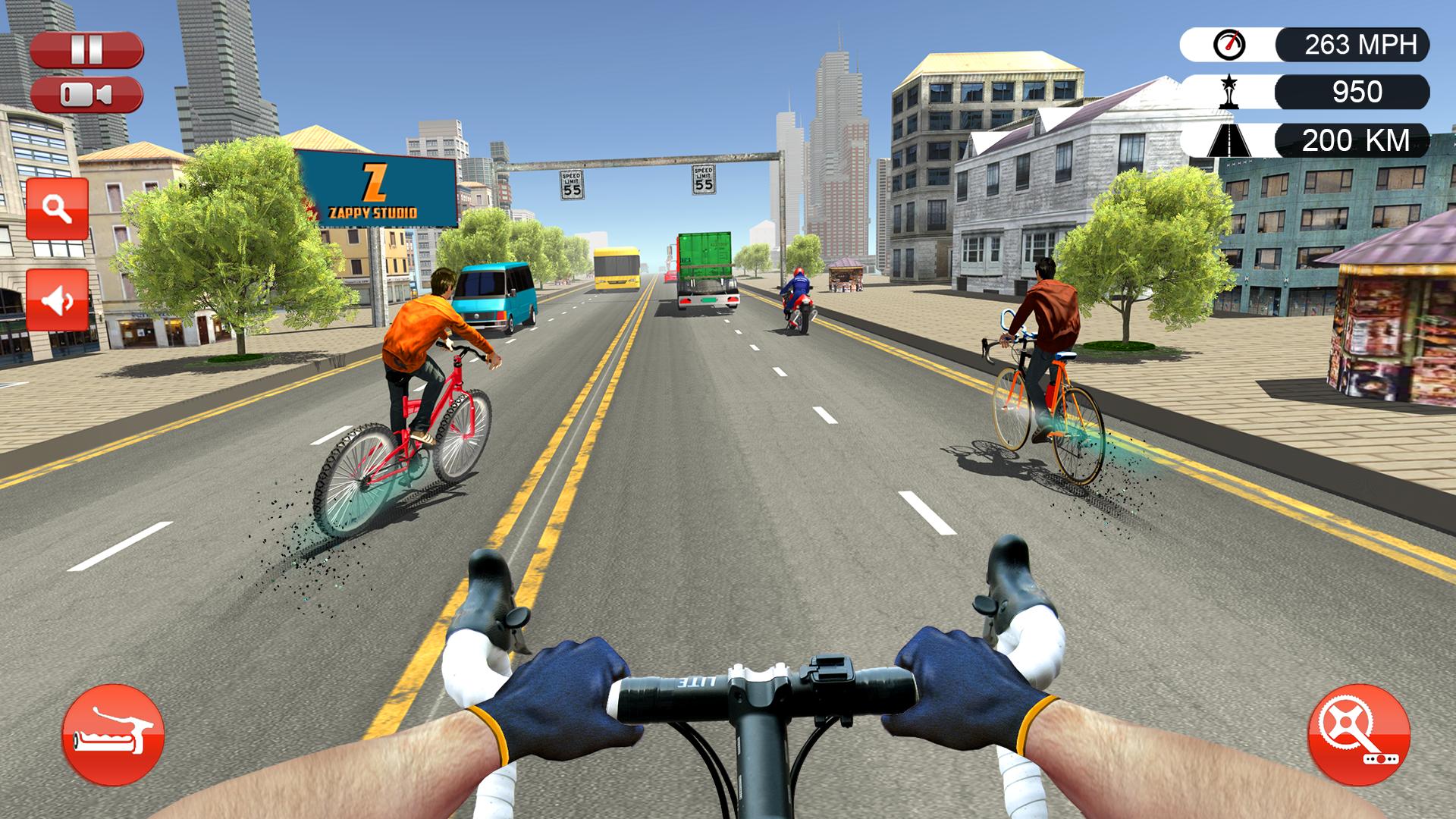Toggle sound with the speaker button
1456x819 pixels.
58,300
